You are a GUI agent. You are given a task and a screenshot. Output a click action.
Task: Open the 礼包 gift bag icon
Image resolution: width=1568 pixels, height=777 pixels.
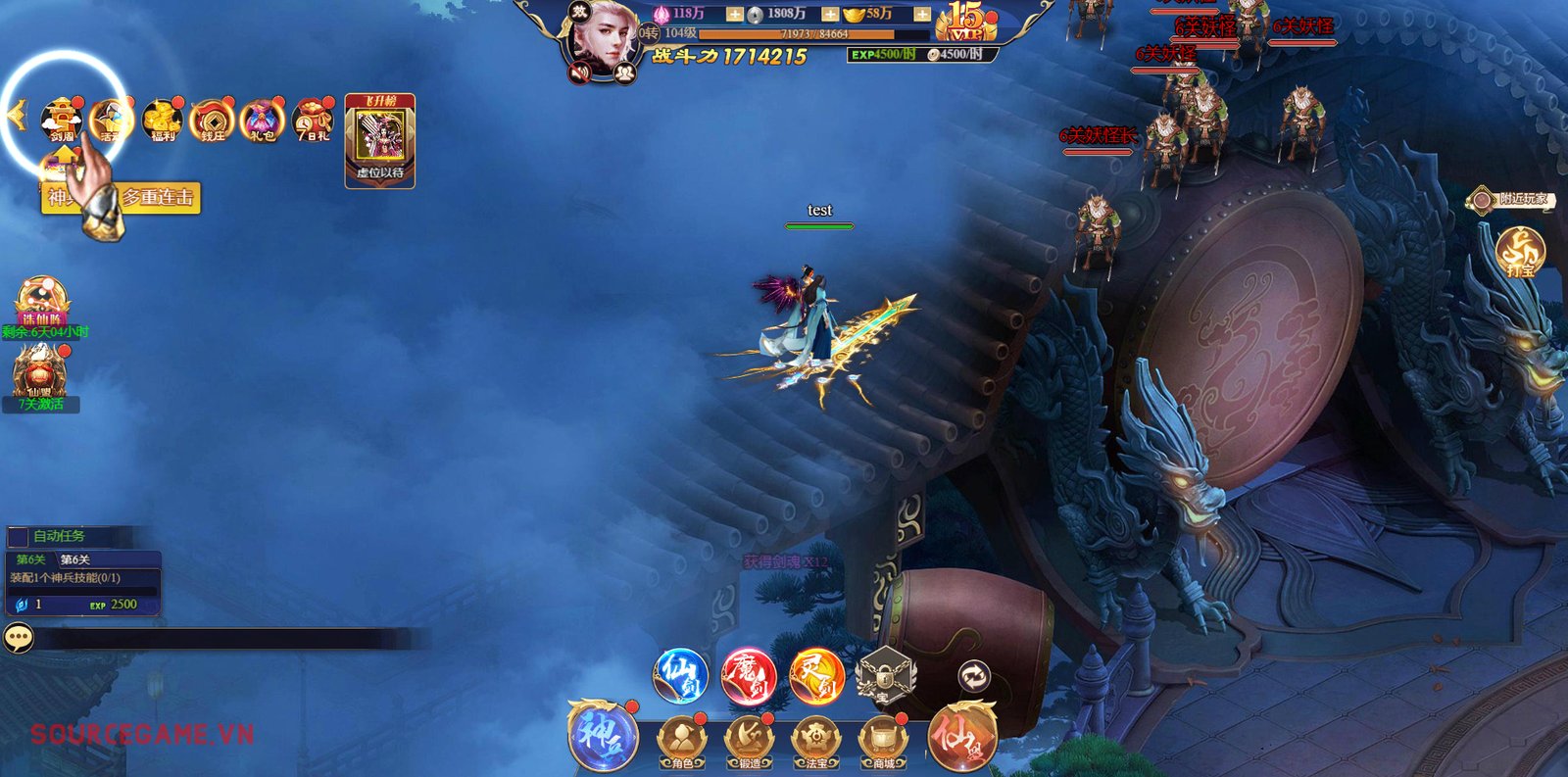262,121
